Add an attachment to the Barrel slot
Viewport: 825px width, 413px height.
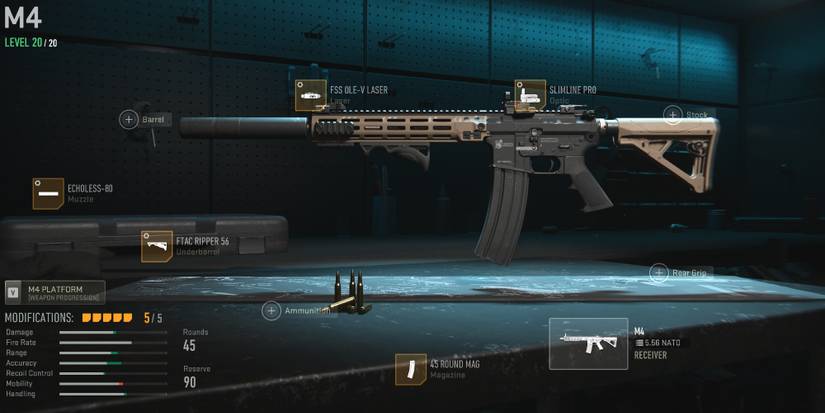pyautogui.click(x=129, y=120)
